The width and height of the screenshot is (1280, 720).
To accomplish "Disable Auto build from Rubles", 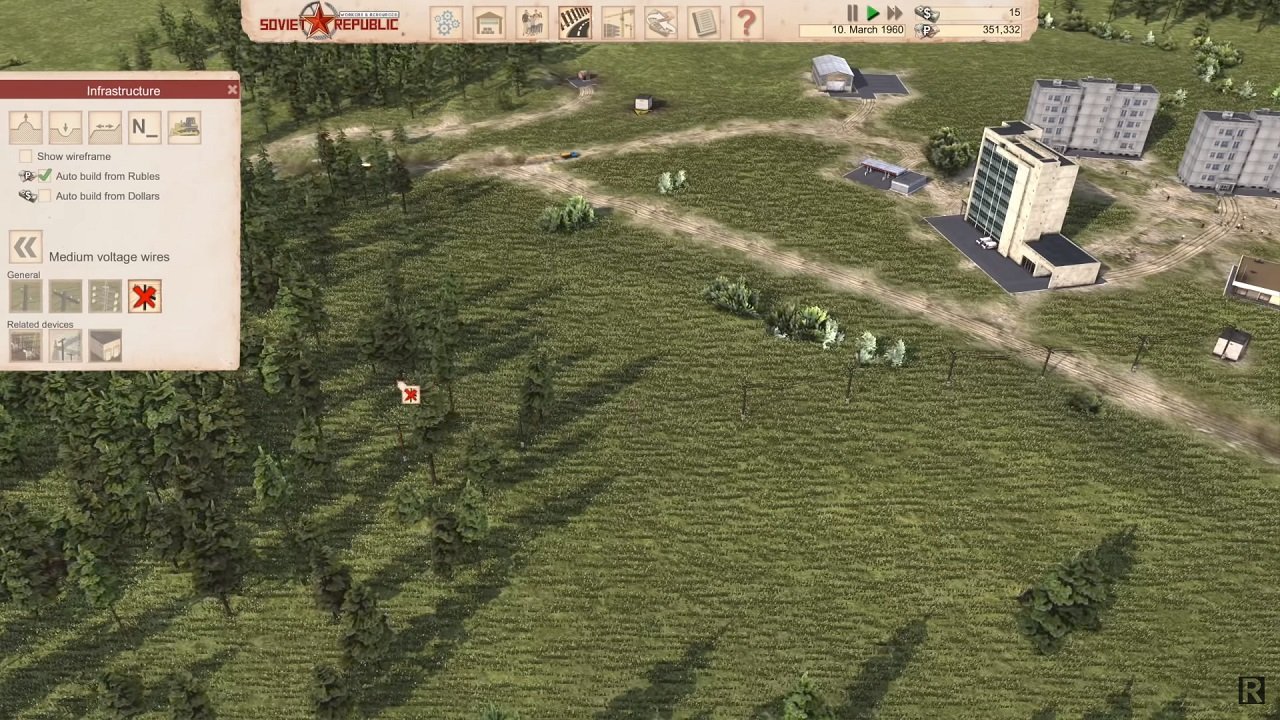I will point(45,175).
